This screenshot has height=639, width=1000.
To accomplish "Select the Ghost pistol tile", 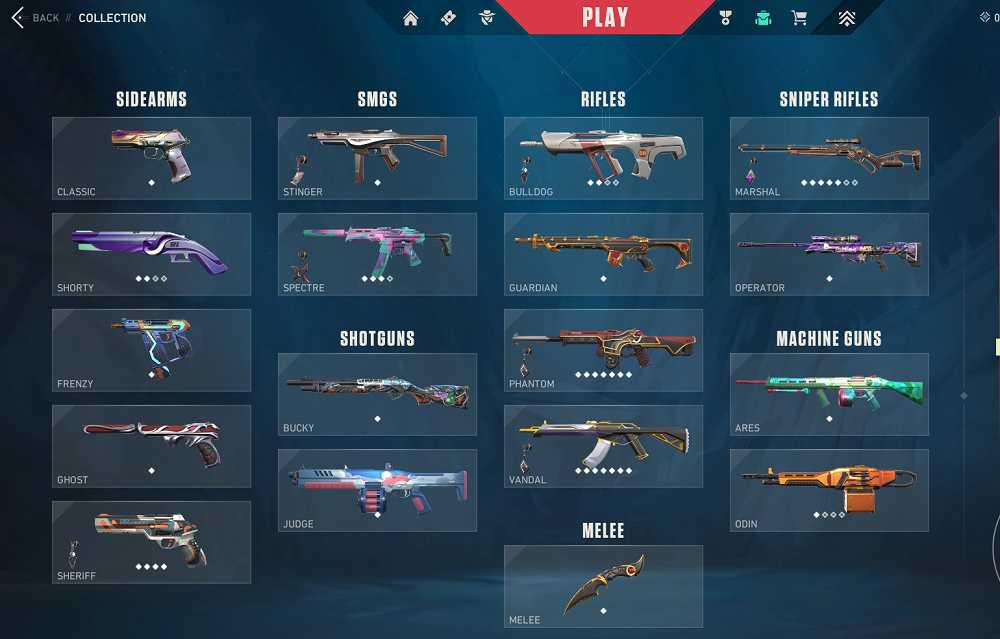I will (x=152, y=446).
